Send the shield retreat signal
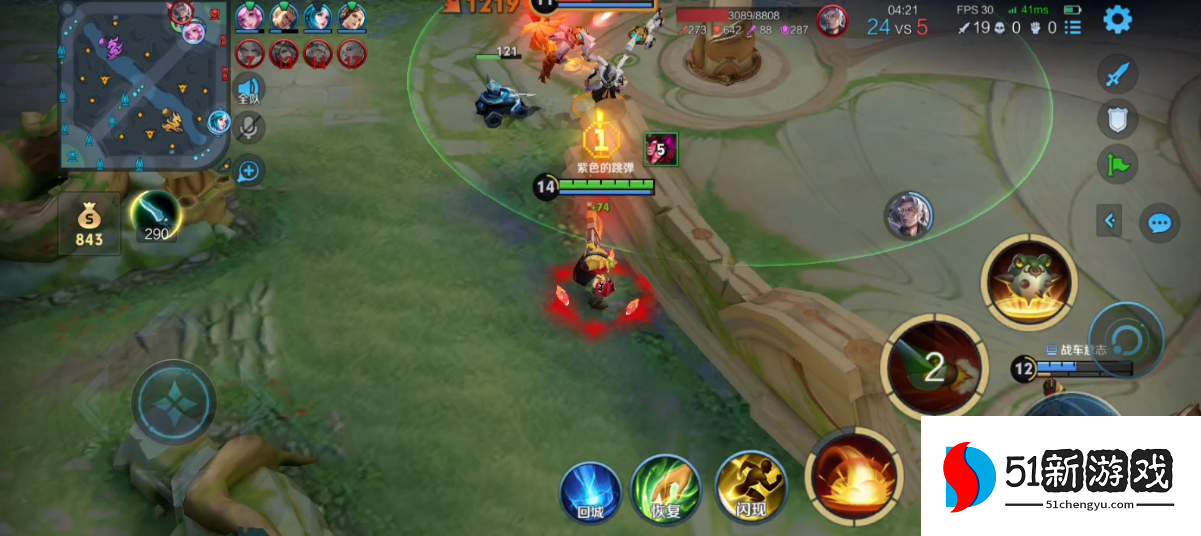This screenshot has height=536, width=1201. [x=1118, y=120]
